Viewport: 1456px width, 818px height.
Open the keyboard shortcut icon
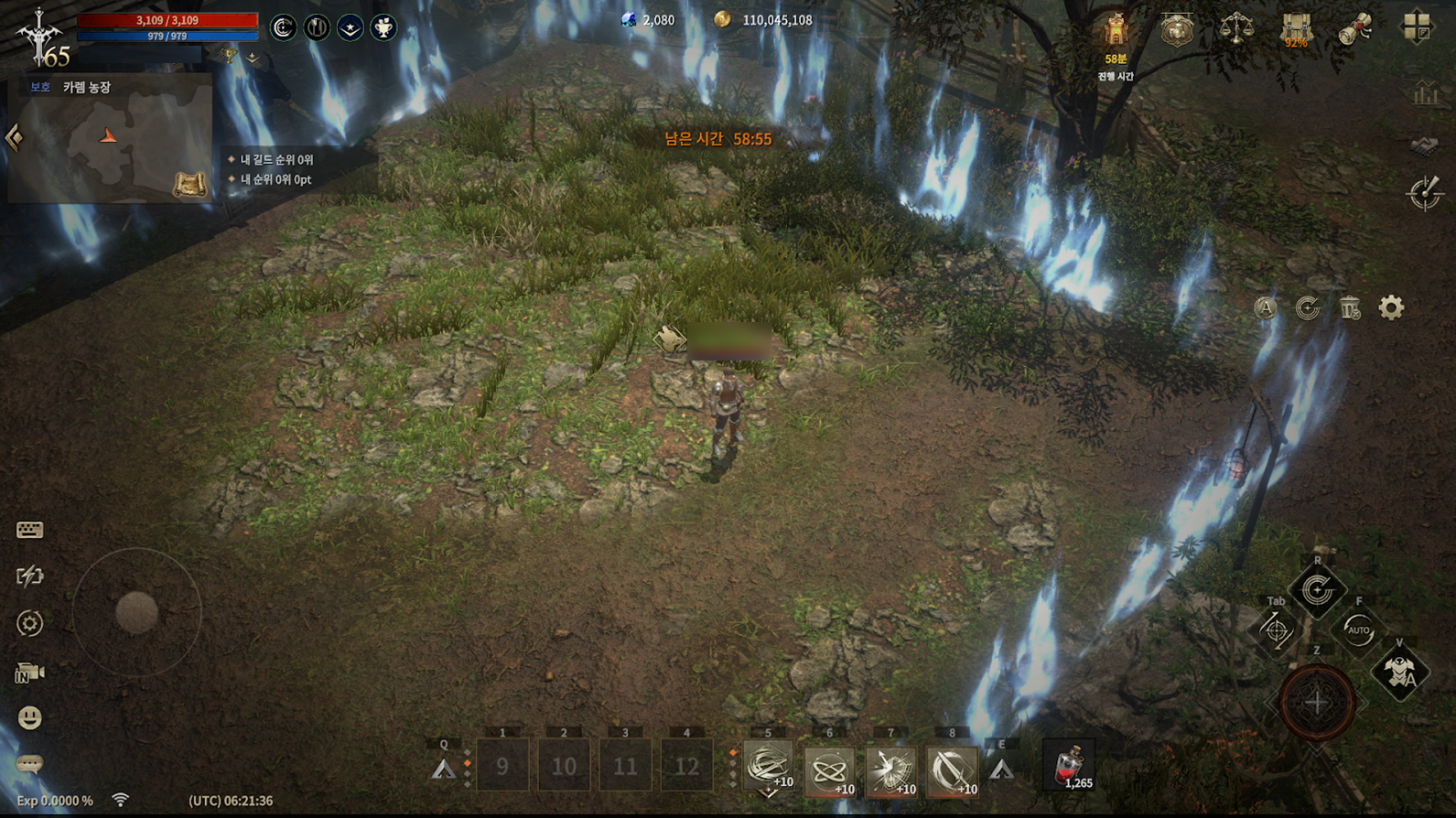[29, 530]
